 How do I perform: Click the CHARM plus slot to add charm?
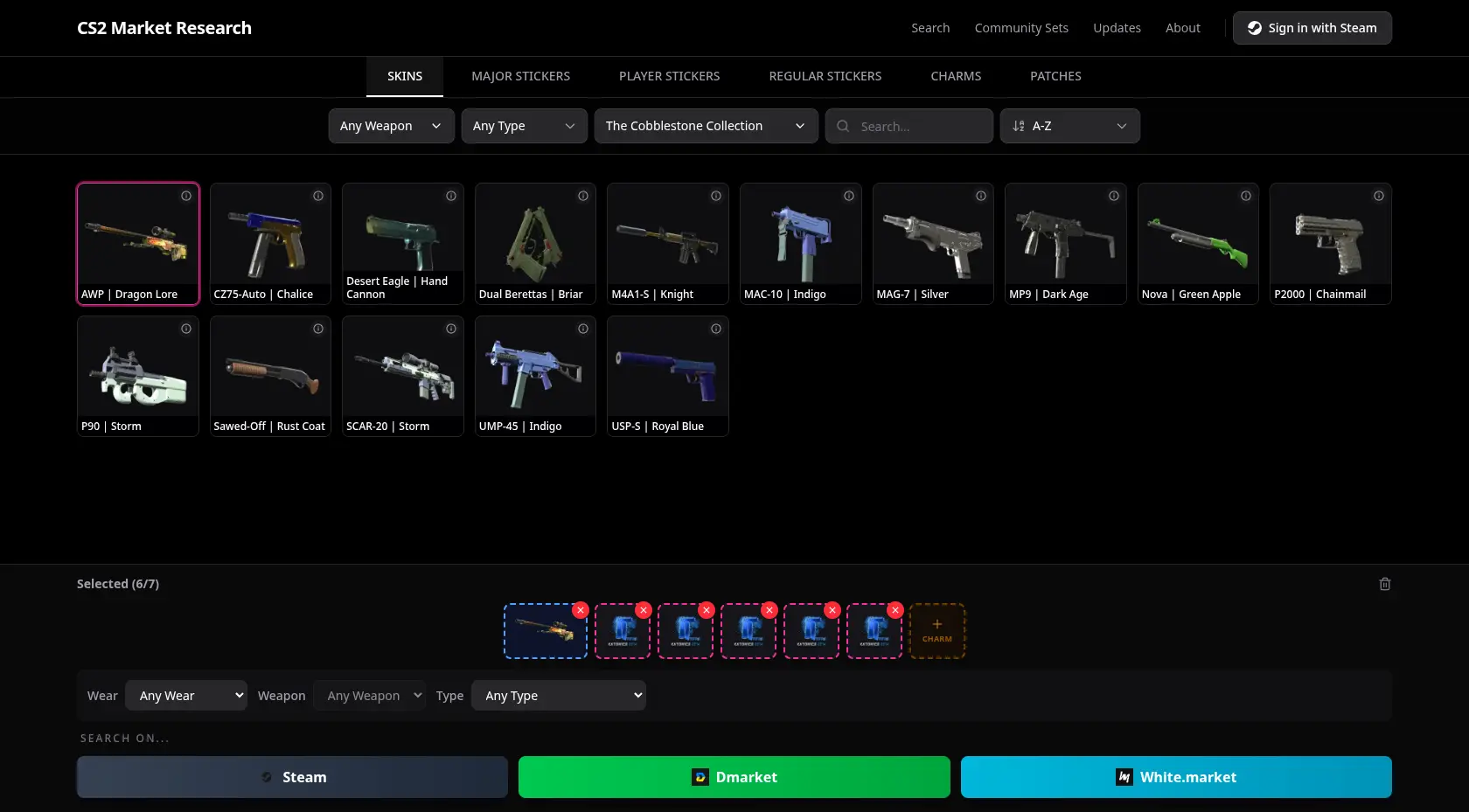point(936,630)
